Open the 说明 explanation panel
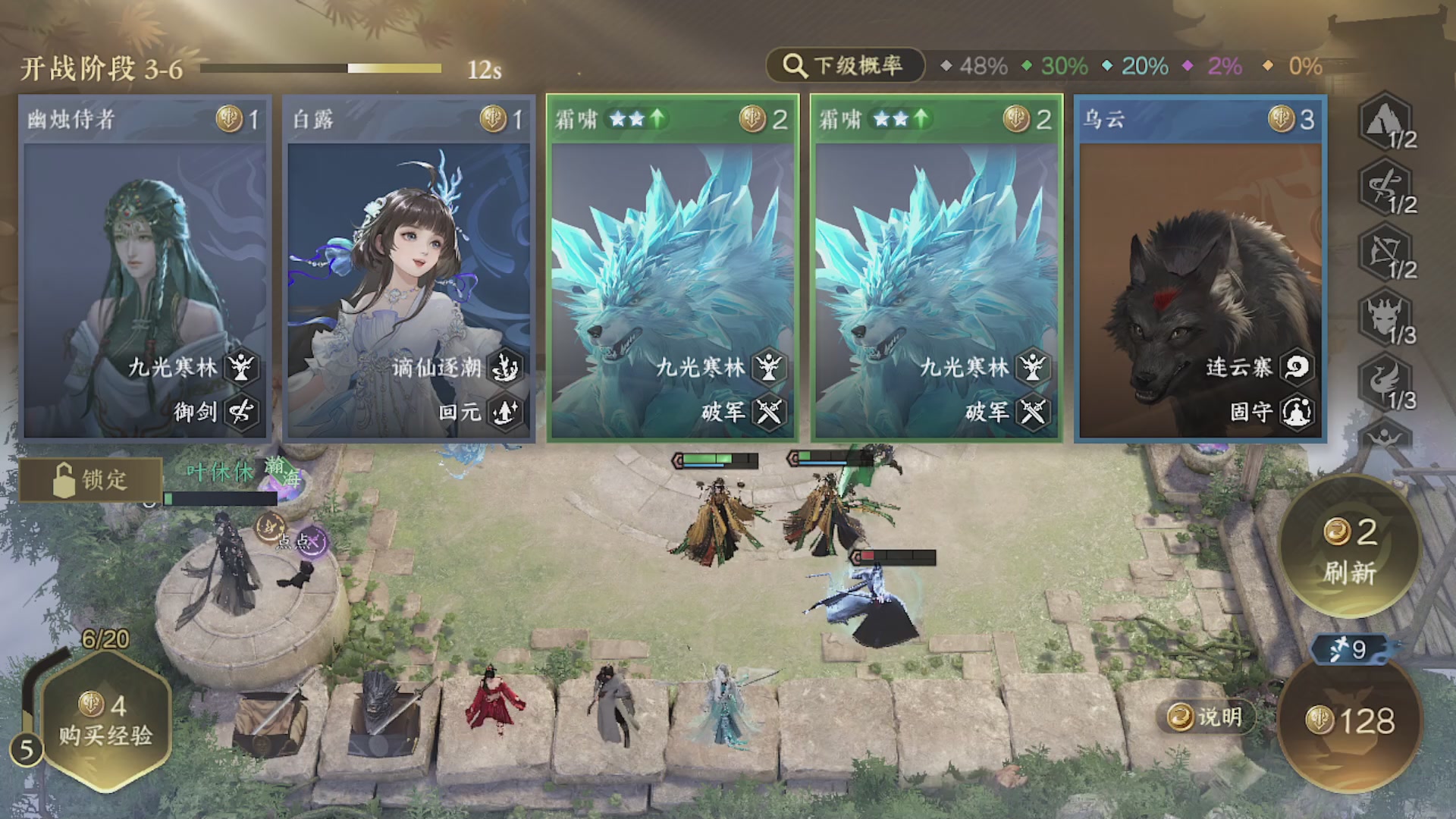Viewport: 1456px width, 819px height. point(1207,716)
